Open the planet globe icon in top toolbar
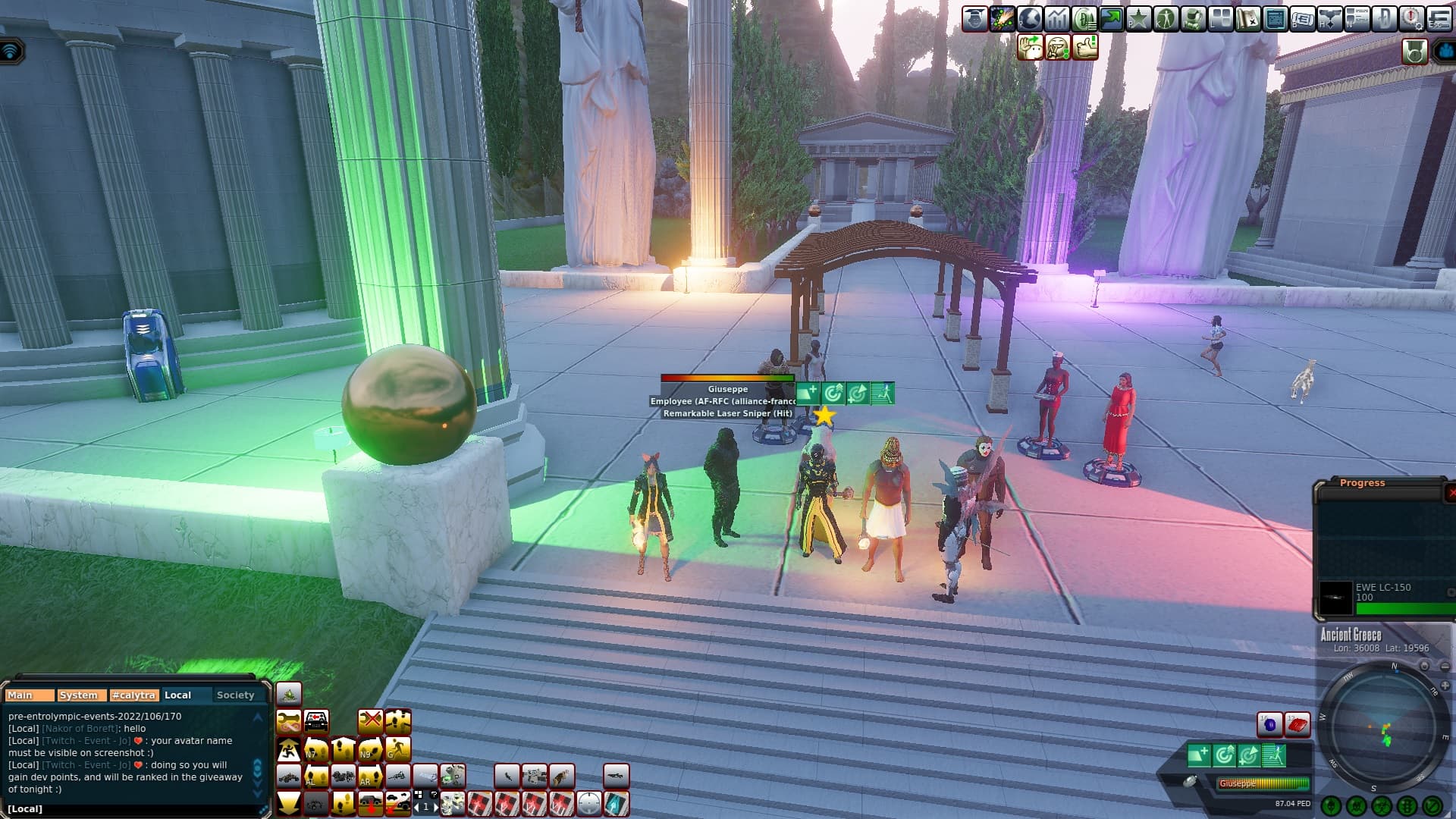This screenshot has width=1456, height=819. 1030,18
